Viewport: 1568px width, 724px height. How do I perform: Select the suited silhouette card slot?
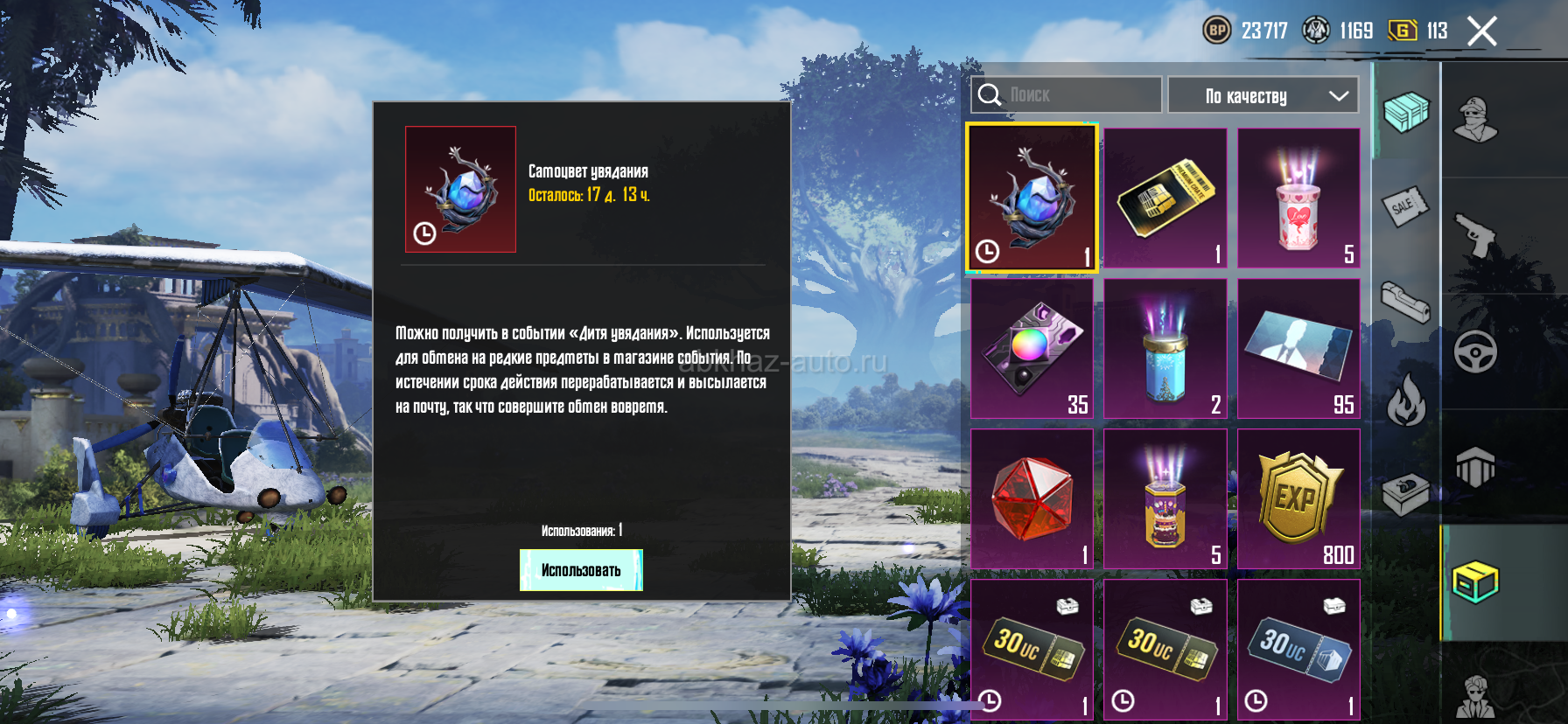pyautogui.click(x=1298, y=348)
